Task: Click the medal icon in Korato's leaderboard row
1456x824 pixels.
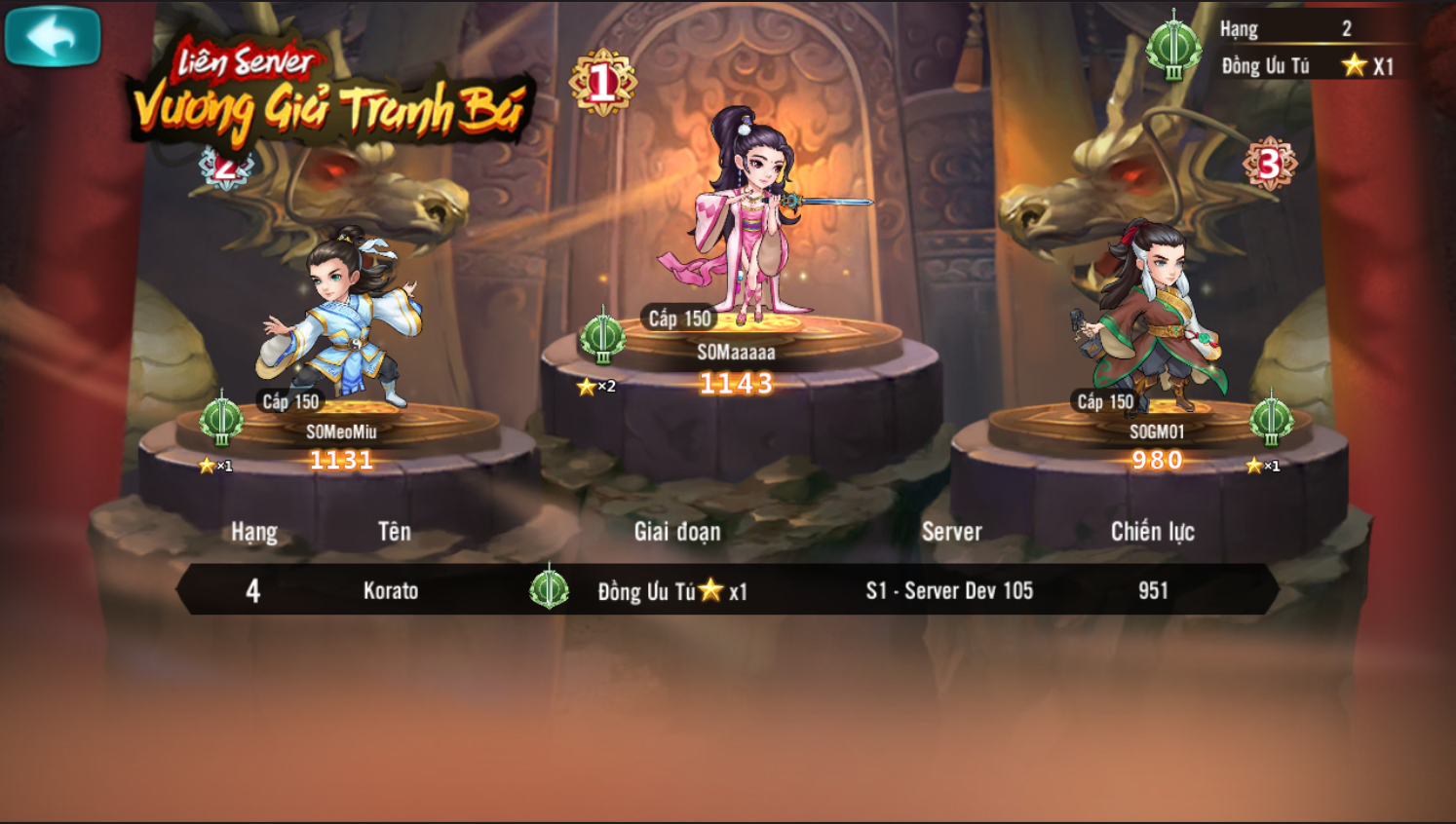Action: [x=551, y=590]
